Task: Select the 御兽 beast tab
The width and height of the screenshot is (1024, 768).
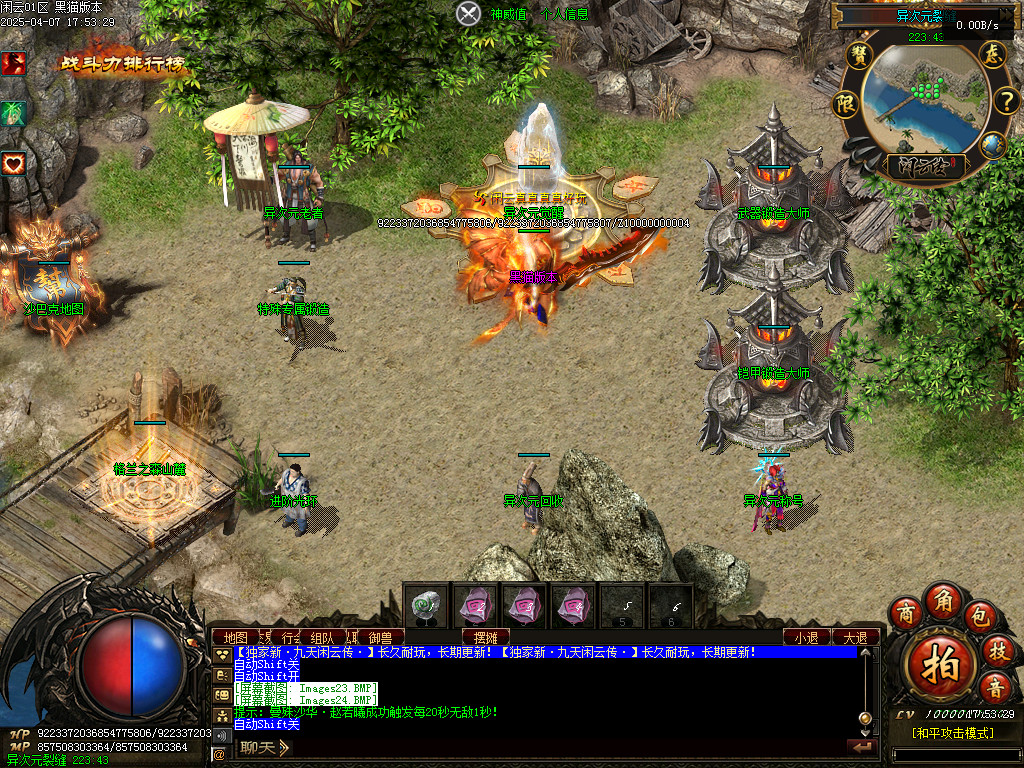Action: coord(380,637)
